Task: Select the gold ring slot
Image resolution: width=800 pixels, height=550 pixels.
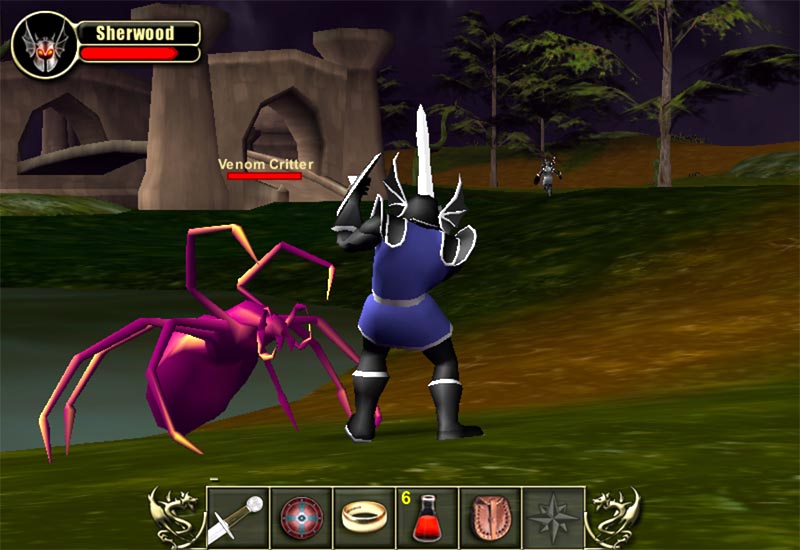Action: 364,517
